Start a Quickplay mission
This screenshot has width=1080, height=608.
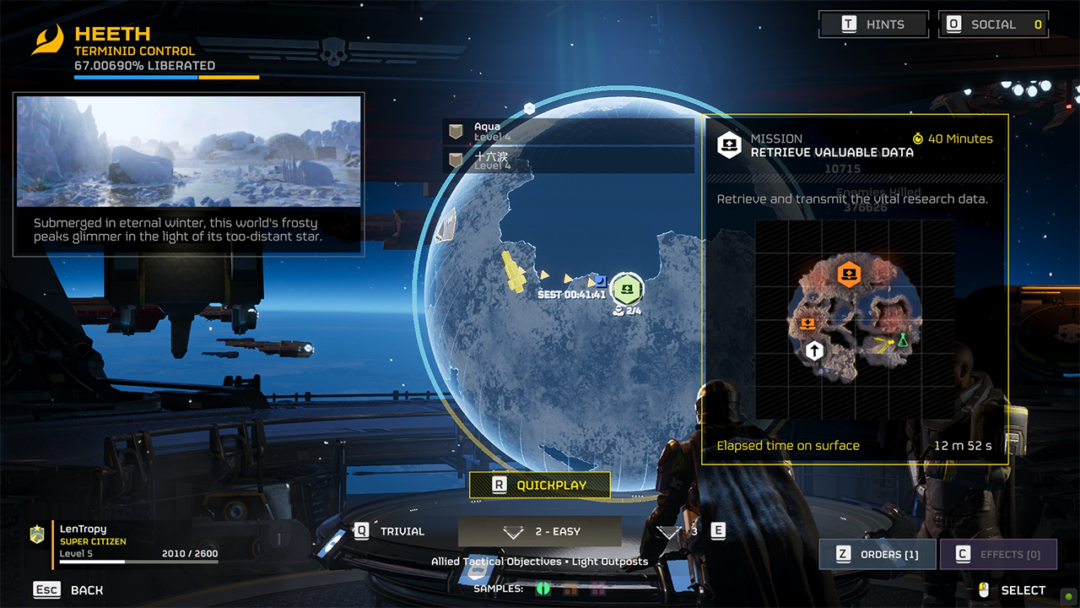[540, 485]
